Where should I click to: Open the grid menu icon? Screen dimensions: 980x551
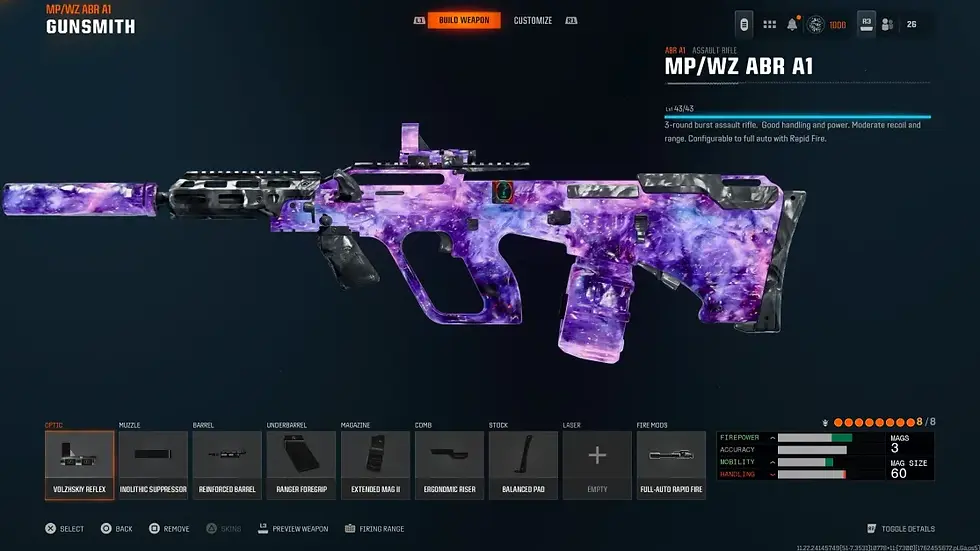(769, 24)
